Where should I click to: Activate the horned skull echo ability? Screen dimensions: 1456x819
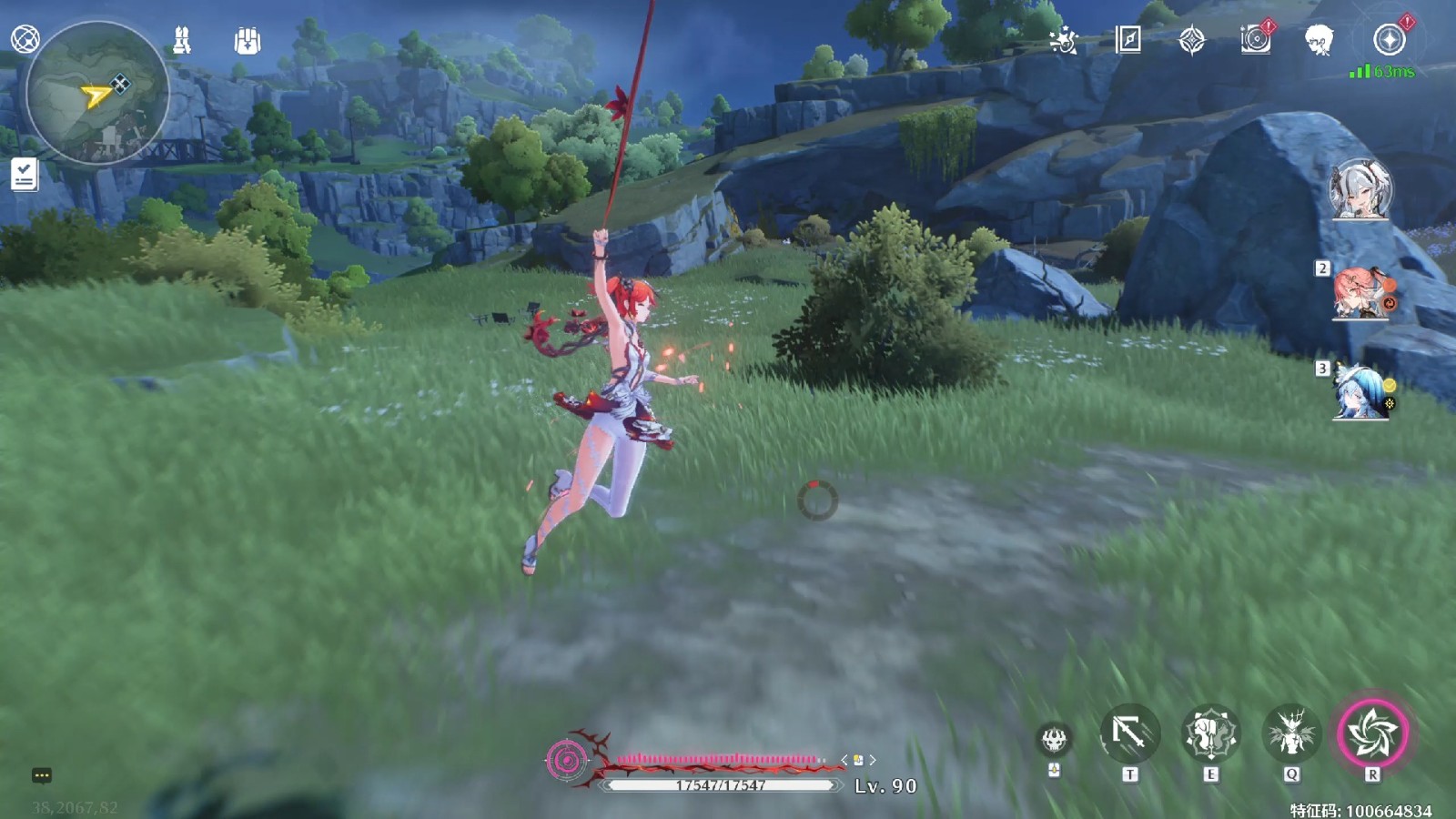point(1055,739)
